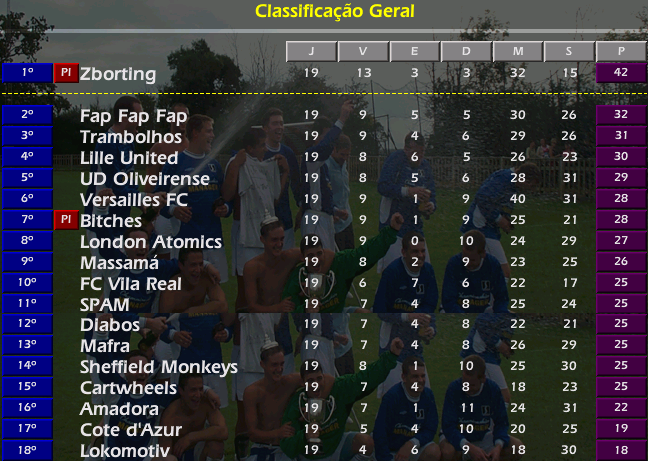Click the London Atomics team name
This screenshot has width=648, height=461.
click(150, 242)
